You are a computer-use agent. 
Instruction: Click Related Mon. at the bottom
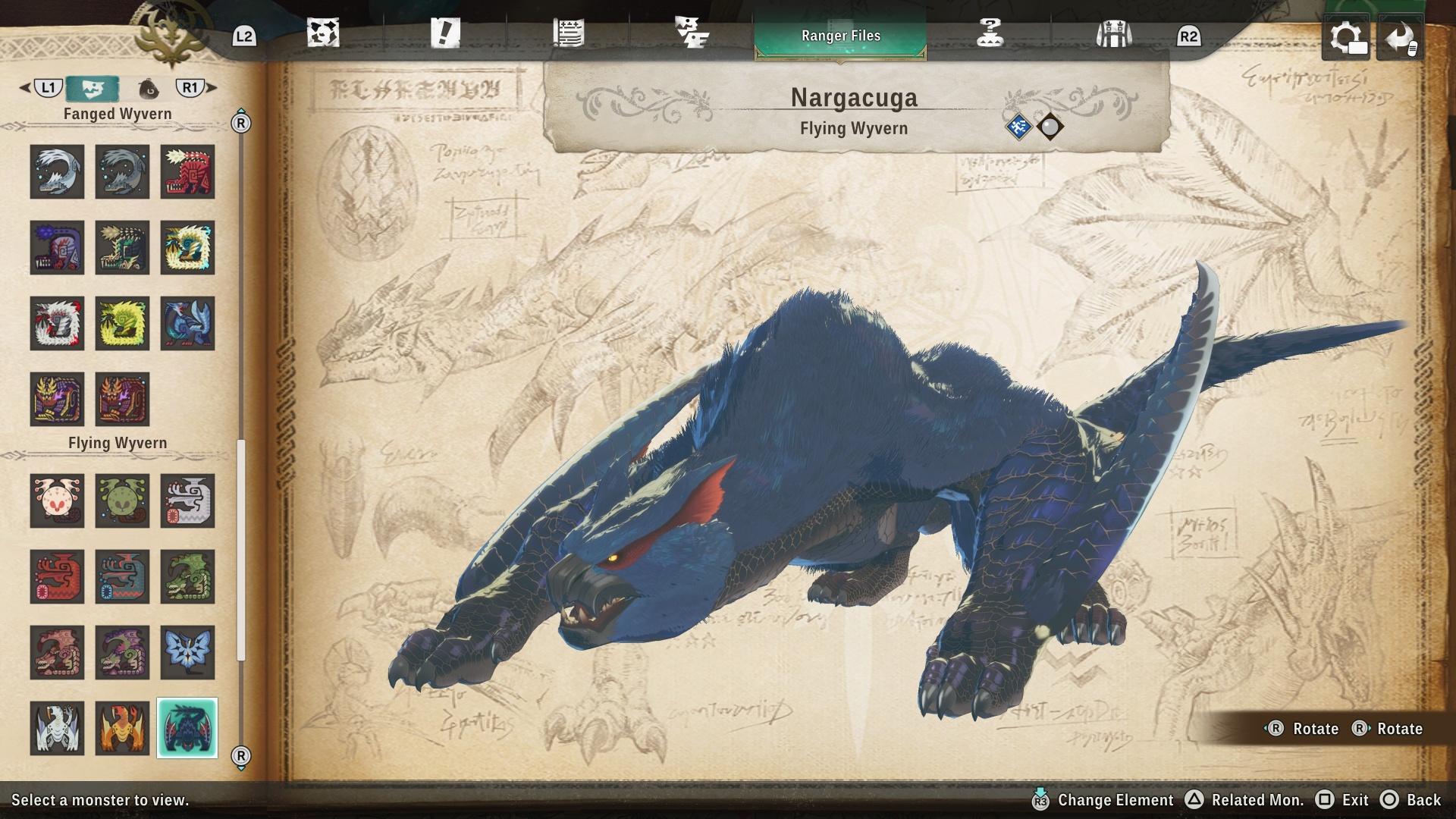pos(1258,800)
